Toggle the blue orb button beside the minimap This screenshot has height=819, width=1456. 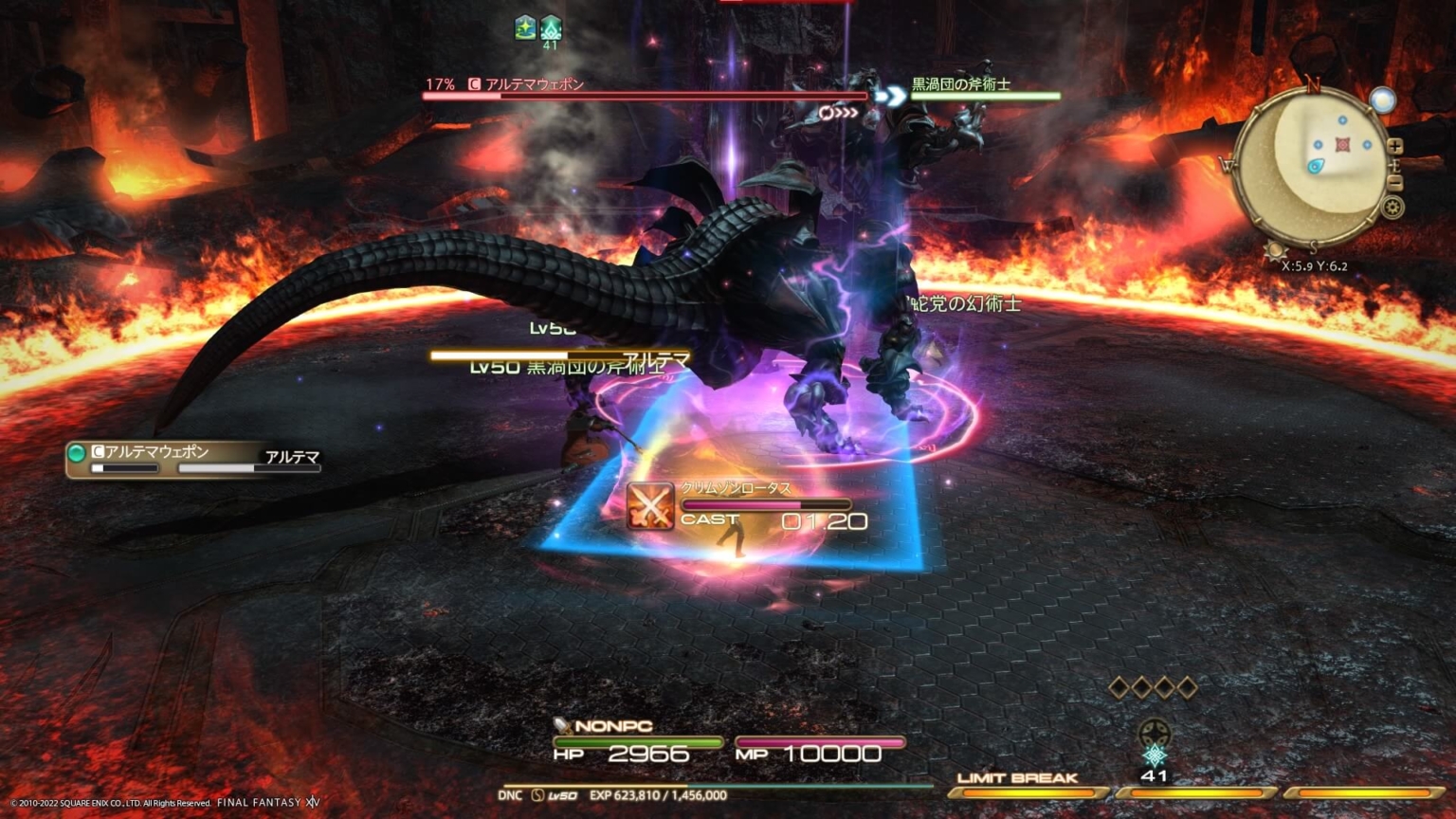[x=1383, y=99]
